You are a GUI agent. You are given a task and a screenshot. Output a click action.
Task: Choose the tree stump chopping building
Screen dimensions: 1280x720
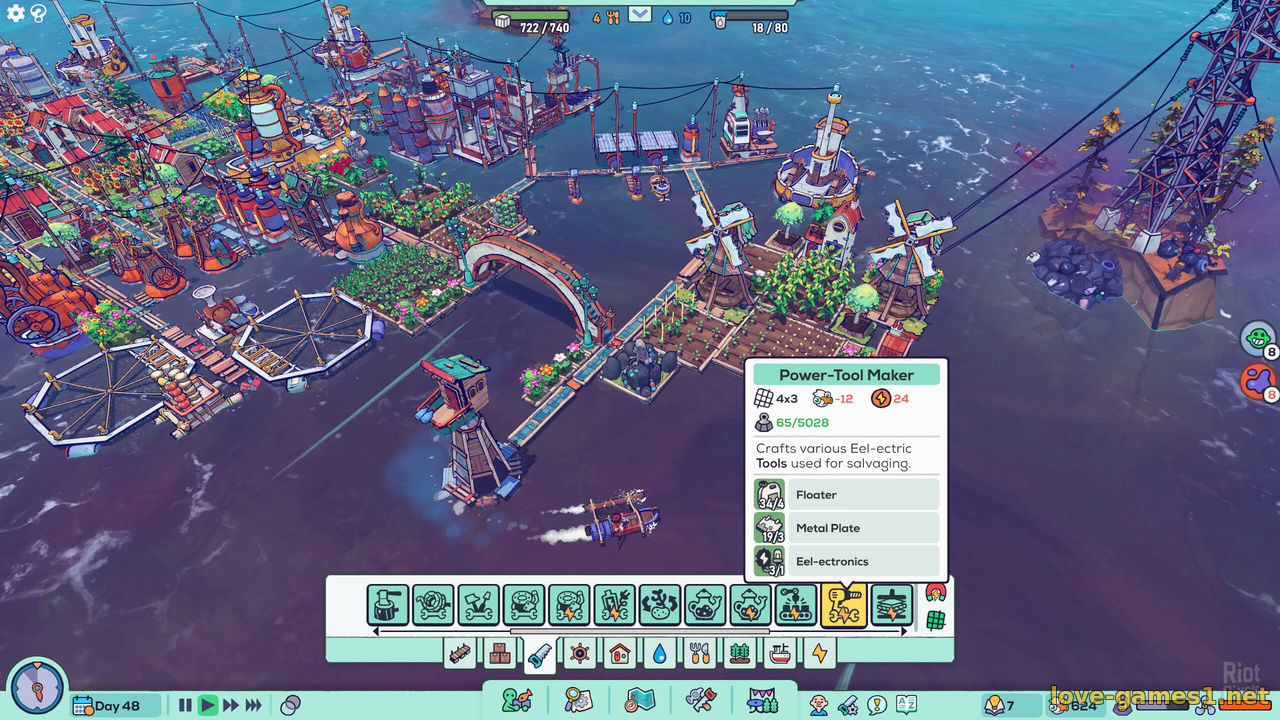click(x=388, y=606)
